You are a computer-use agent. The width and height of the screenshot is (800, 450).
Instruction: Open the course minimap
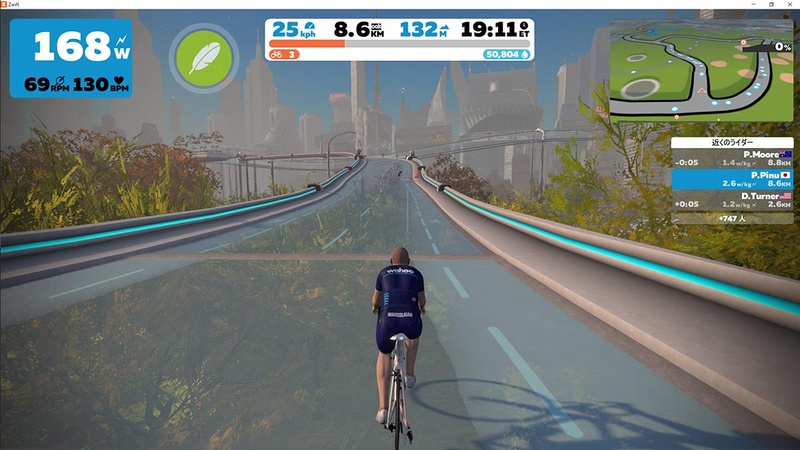pos(699,70)
